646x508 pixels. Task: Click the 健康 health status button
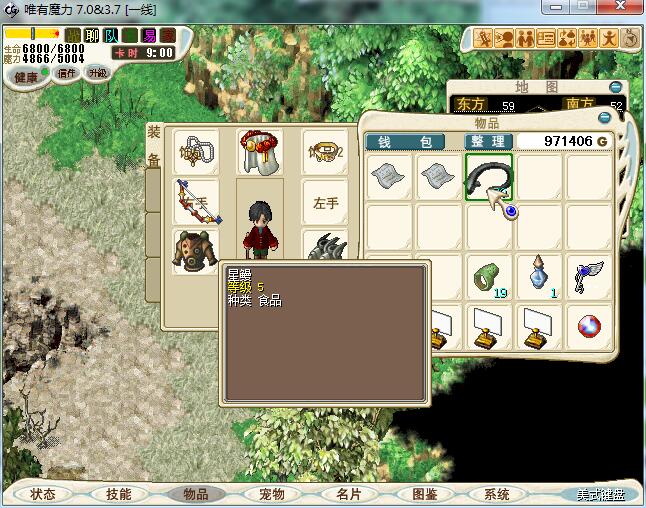click(26, 76)
